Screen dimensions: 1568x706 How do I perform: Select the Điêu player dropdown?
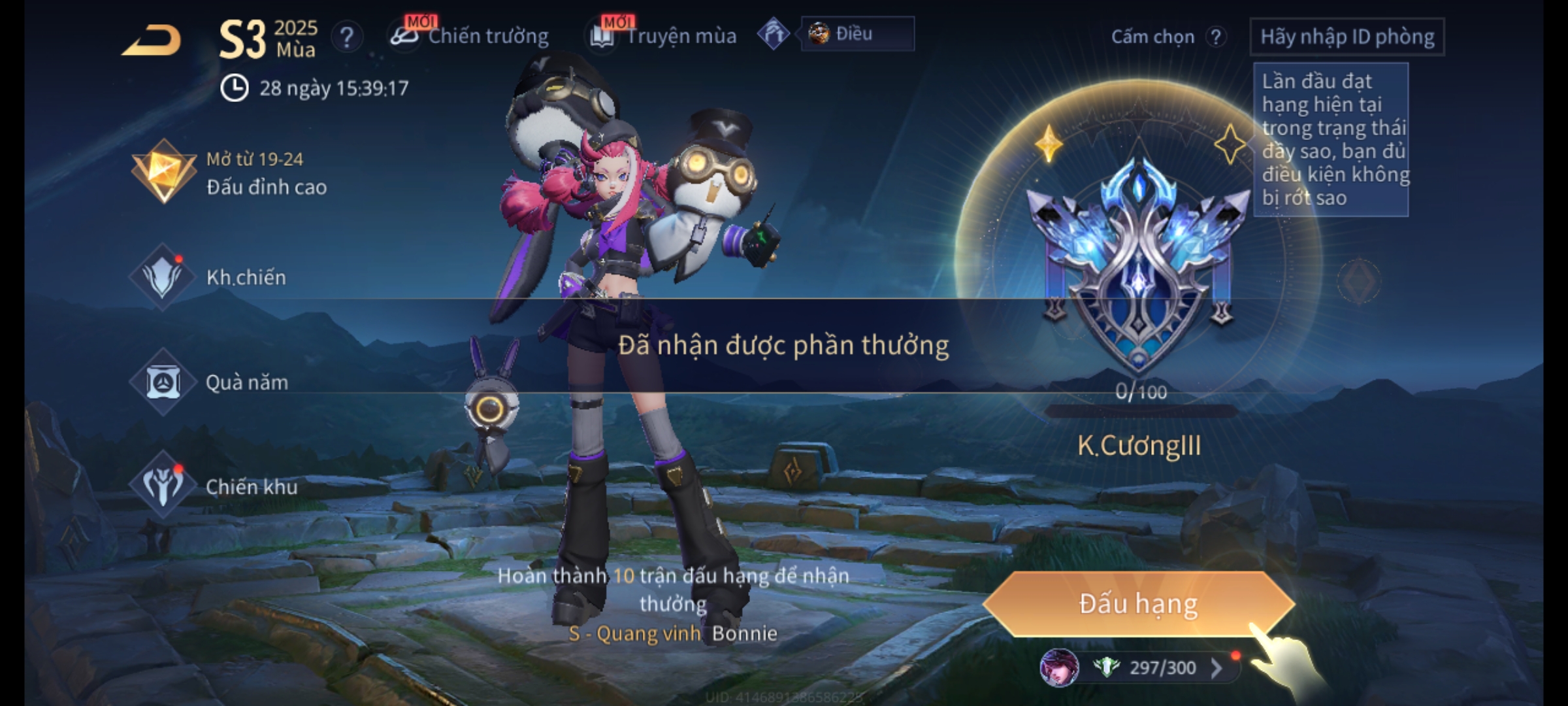pos(856,34)
